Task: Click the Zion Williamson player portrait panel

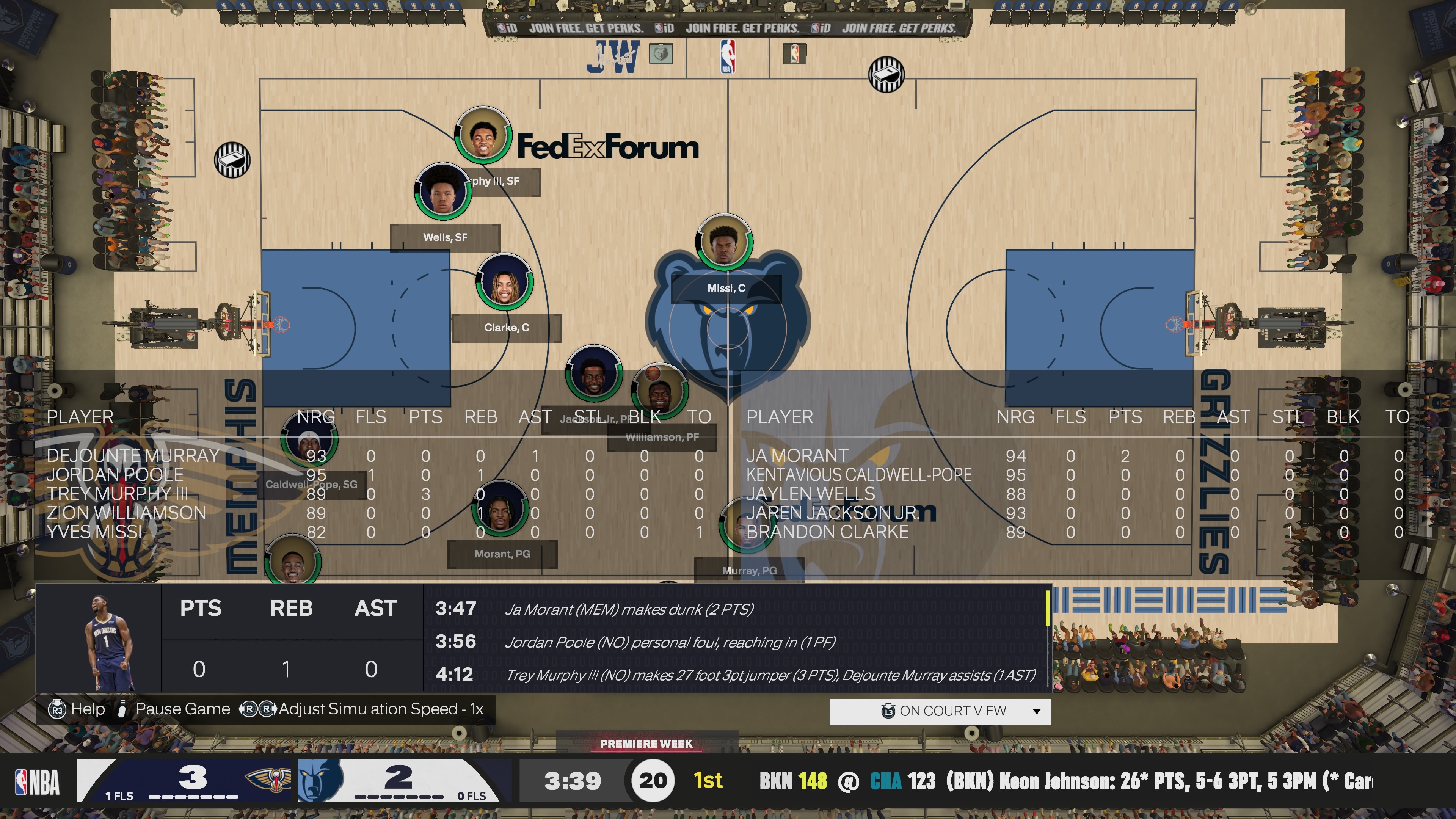Action: point(99,639)
